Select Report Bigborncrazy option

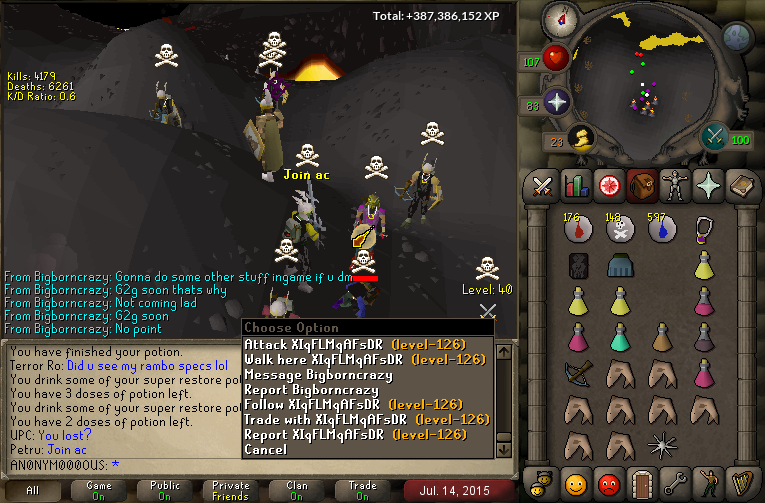[x=312, y=389]
